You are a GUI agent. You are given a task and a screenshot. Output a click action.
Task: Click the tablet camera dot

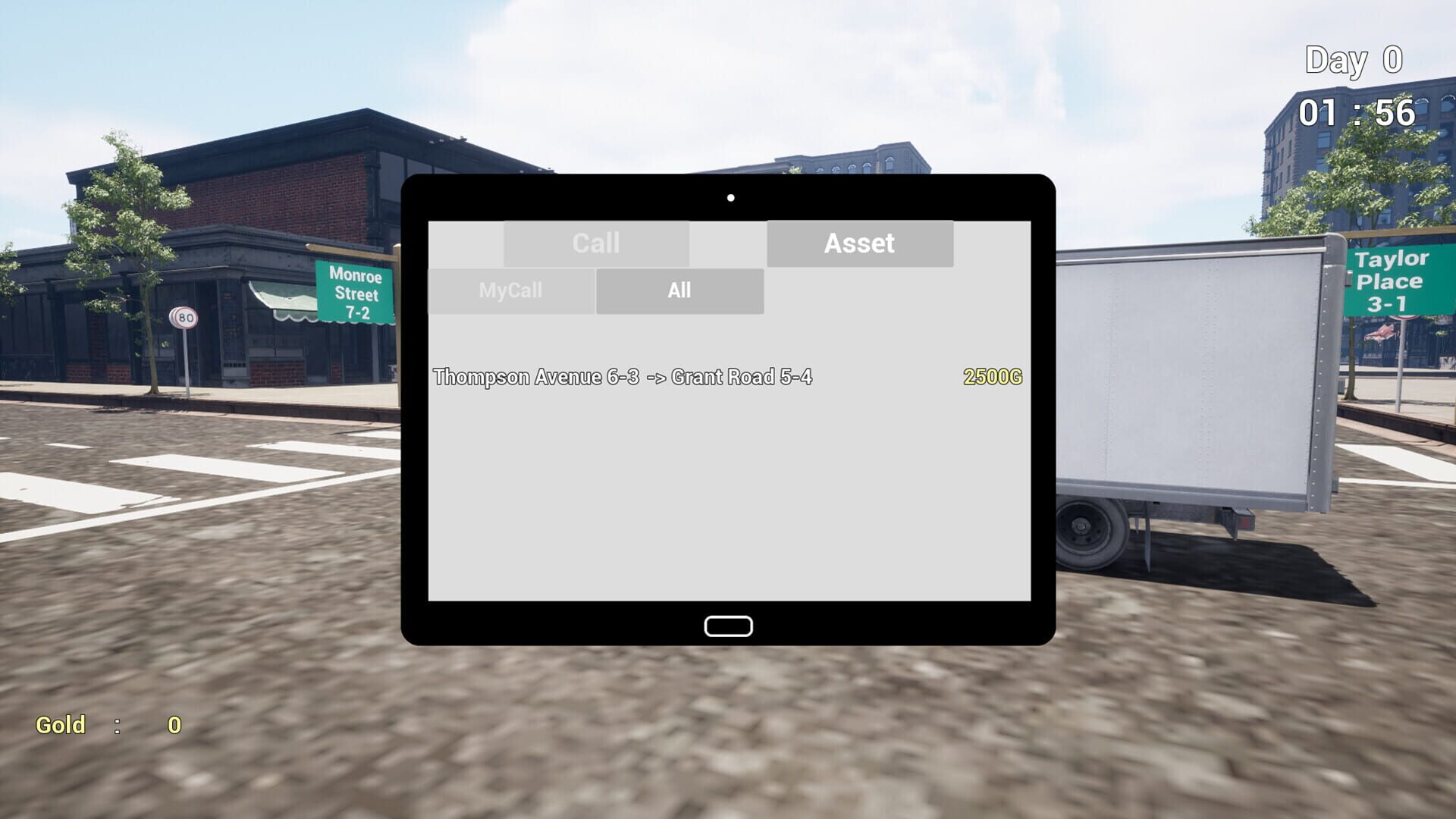[x=730, y=197]
